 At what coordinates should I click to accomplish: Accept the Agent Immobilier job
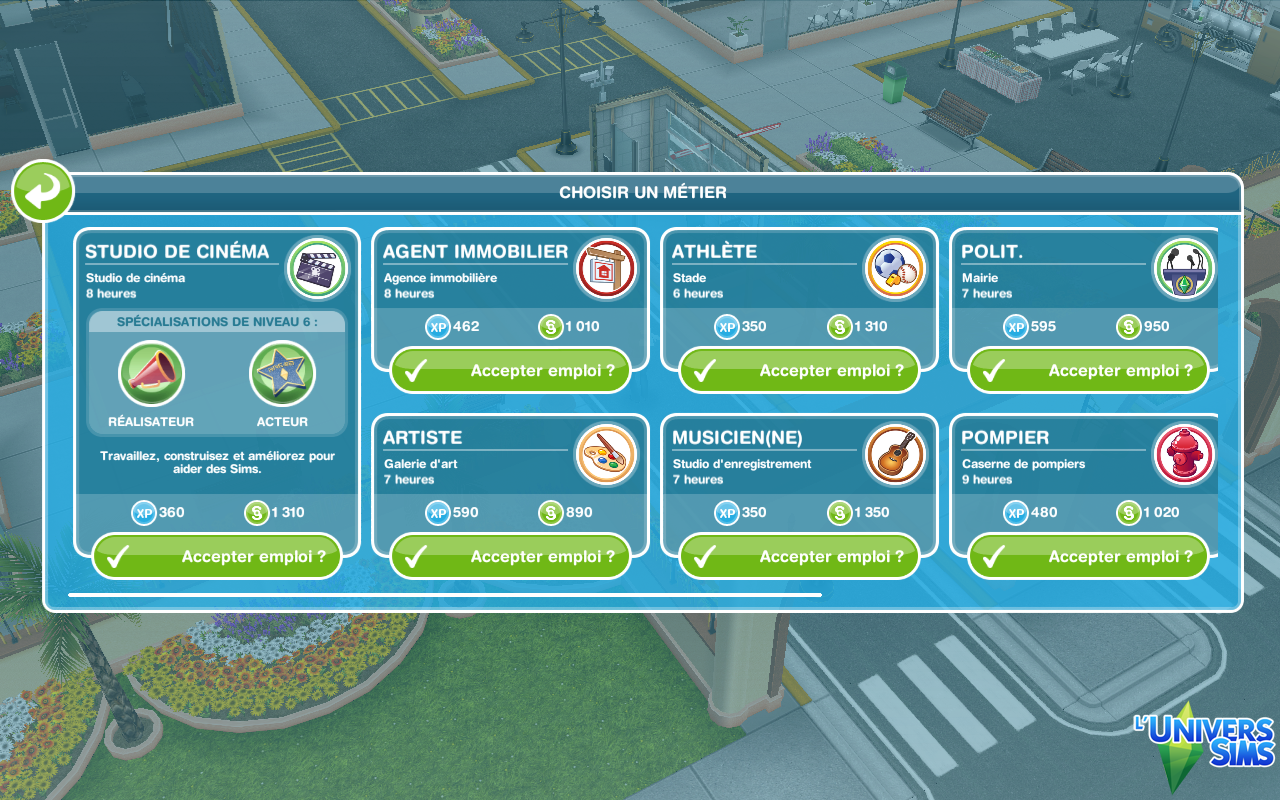pos(510,371)
